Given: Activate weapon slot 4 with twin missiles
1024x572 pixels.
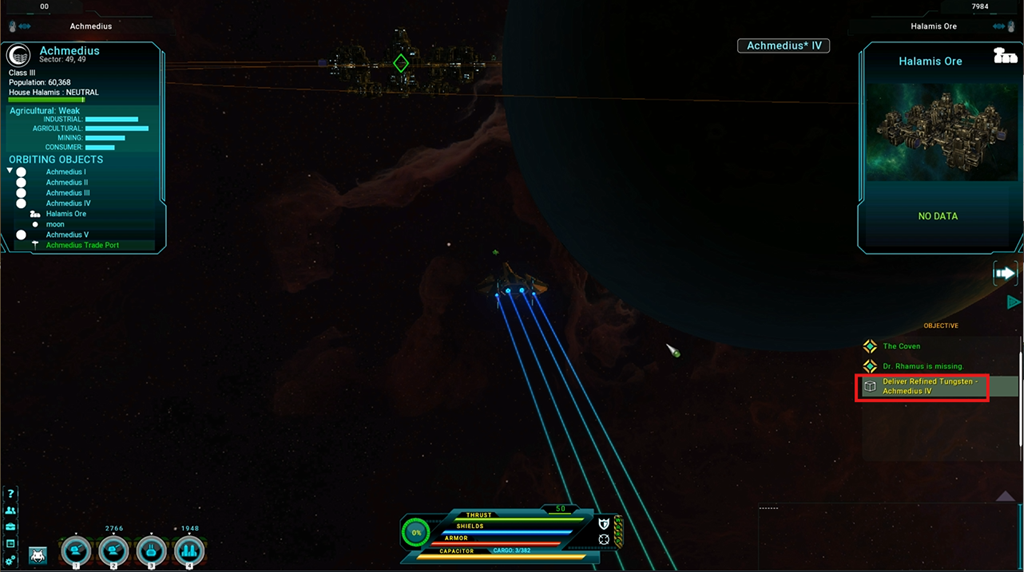Looking at the screenshot, I should 189,550.
